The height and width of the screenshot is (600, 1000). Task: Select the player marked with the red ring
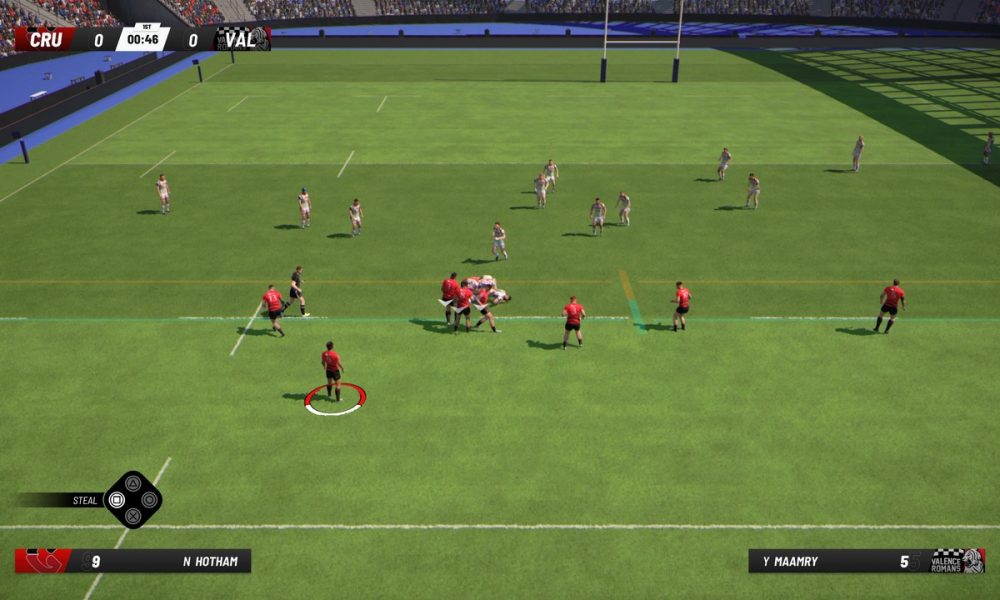pos(332,372)
